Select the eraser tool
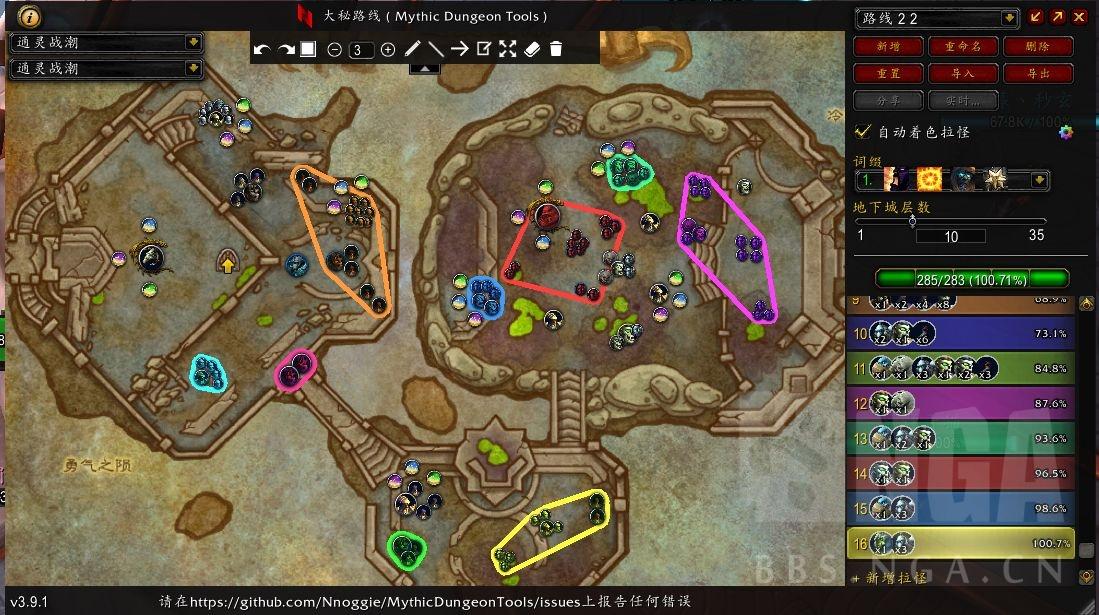Screen dimensions: 1099x615 click(532, 49)
